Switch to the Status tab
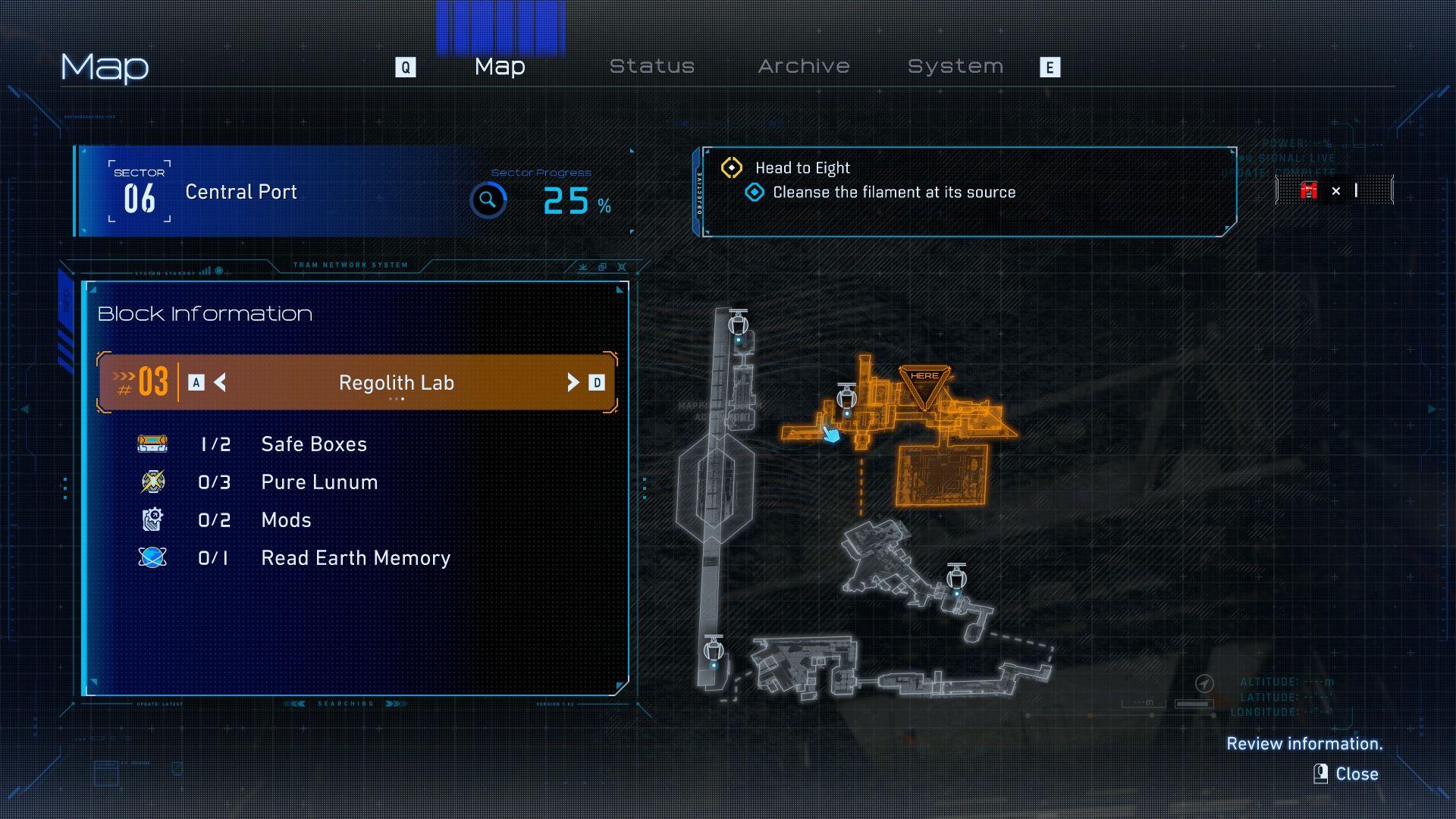 tap(651, 67)
